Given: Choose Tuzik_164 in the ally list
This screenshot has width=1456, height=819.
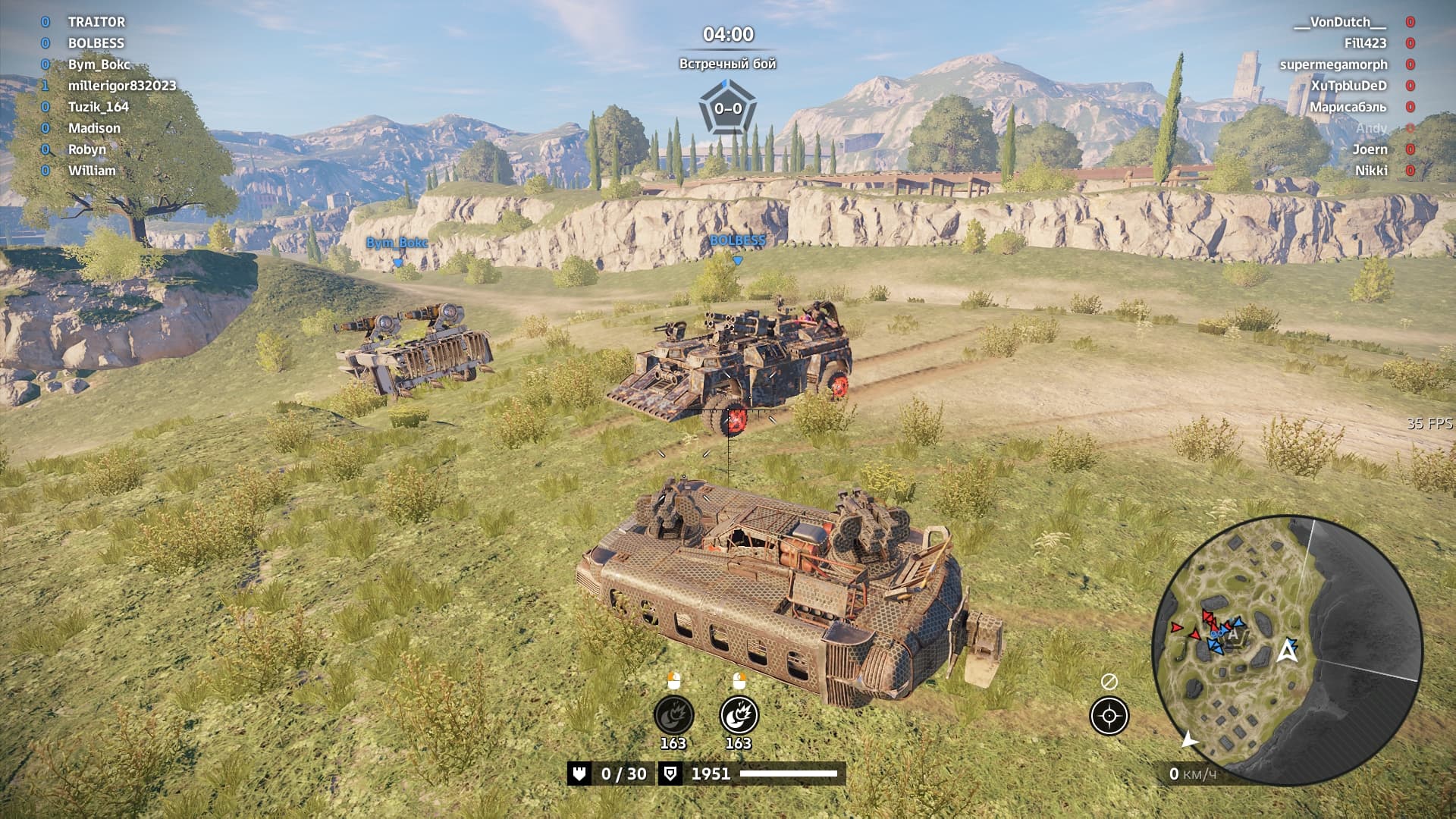Looking at the screenshot, I should point(99,107).
